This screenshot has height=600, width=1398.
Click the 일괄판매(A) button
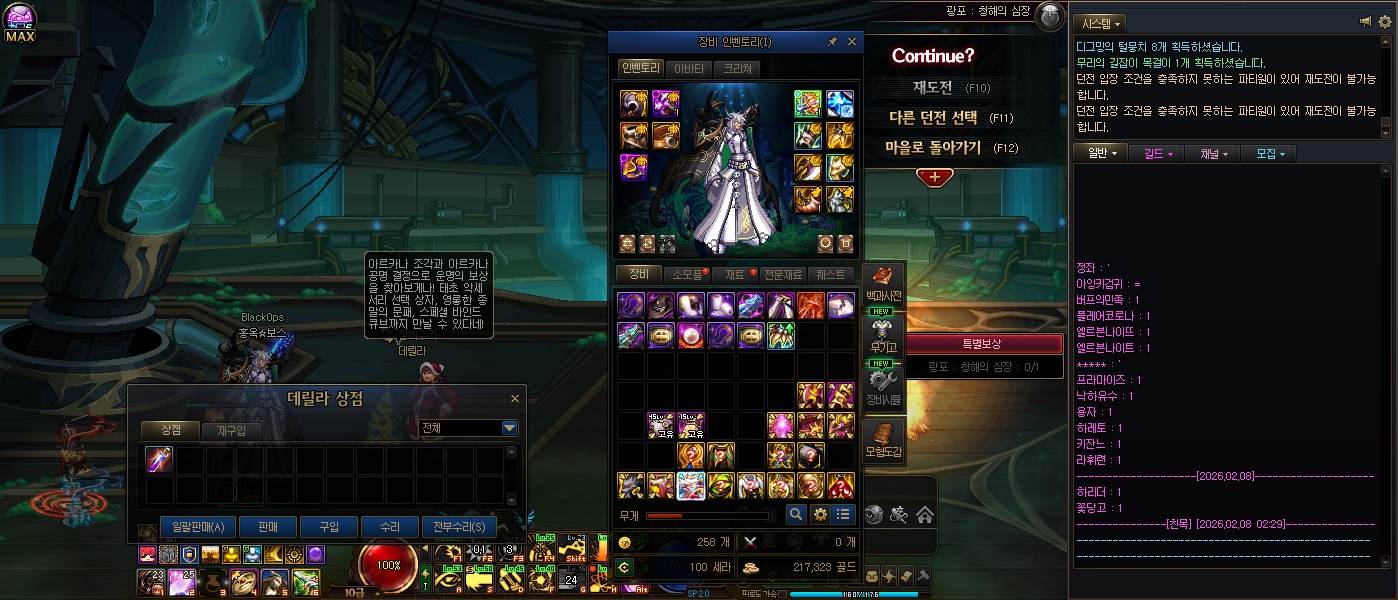pos(198,527)
